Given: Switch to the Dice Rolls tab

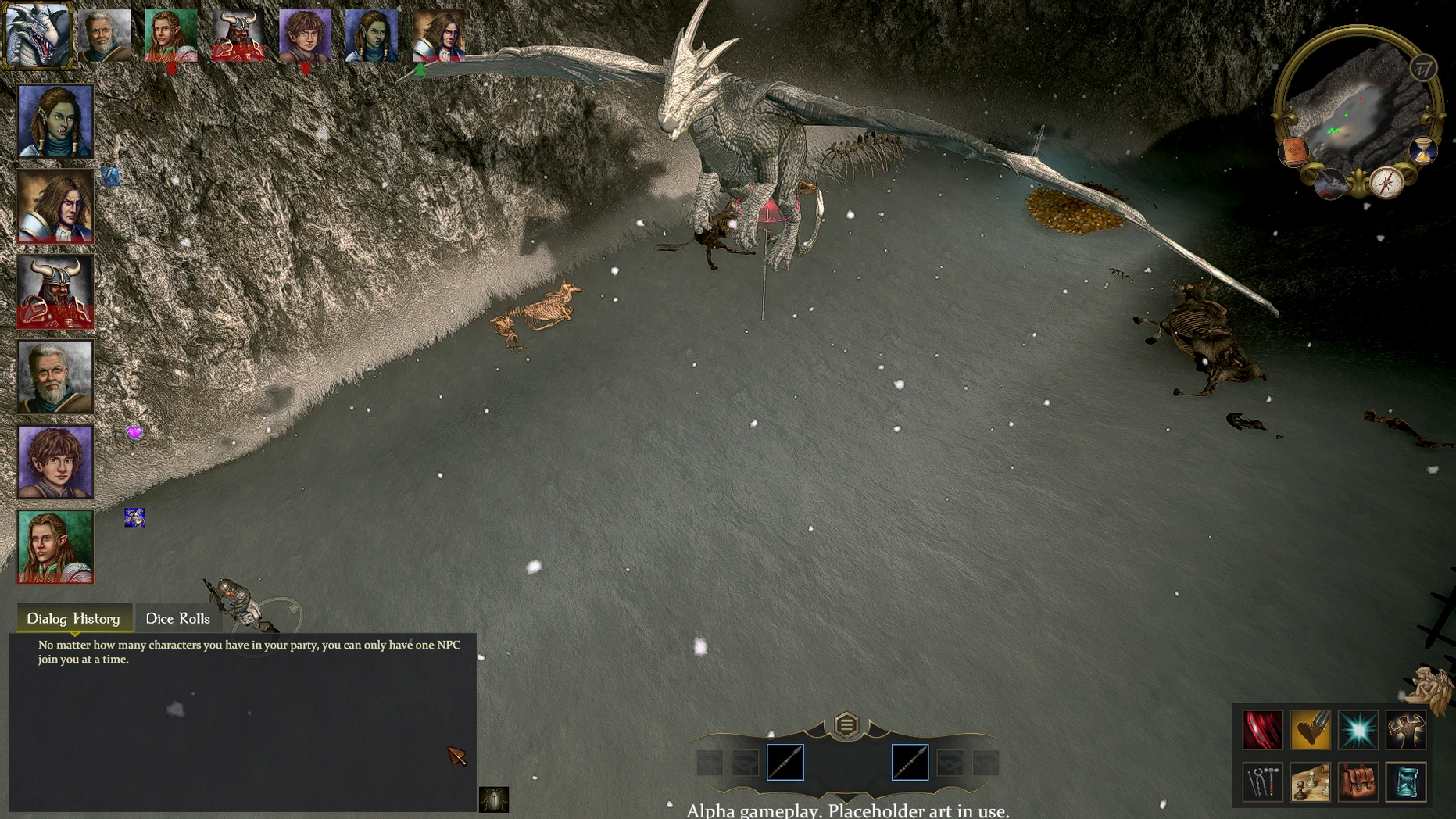Looking at the screenshot, I should (x=177, y=618).
